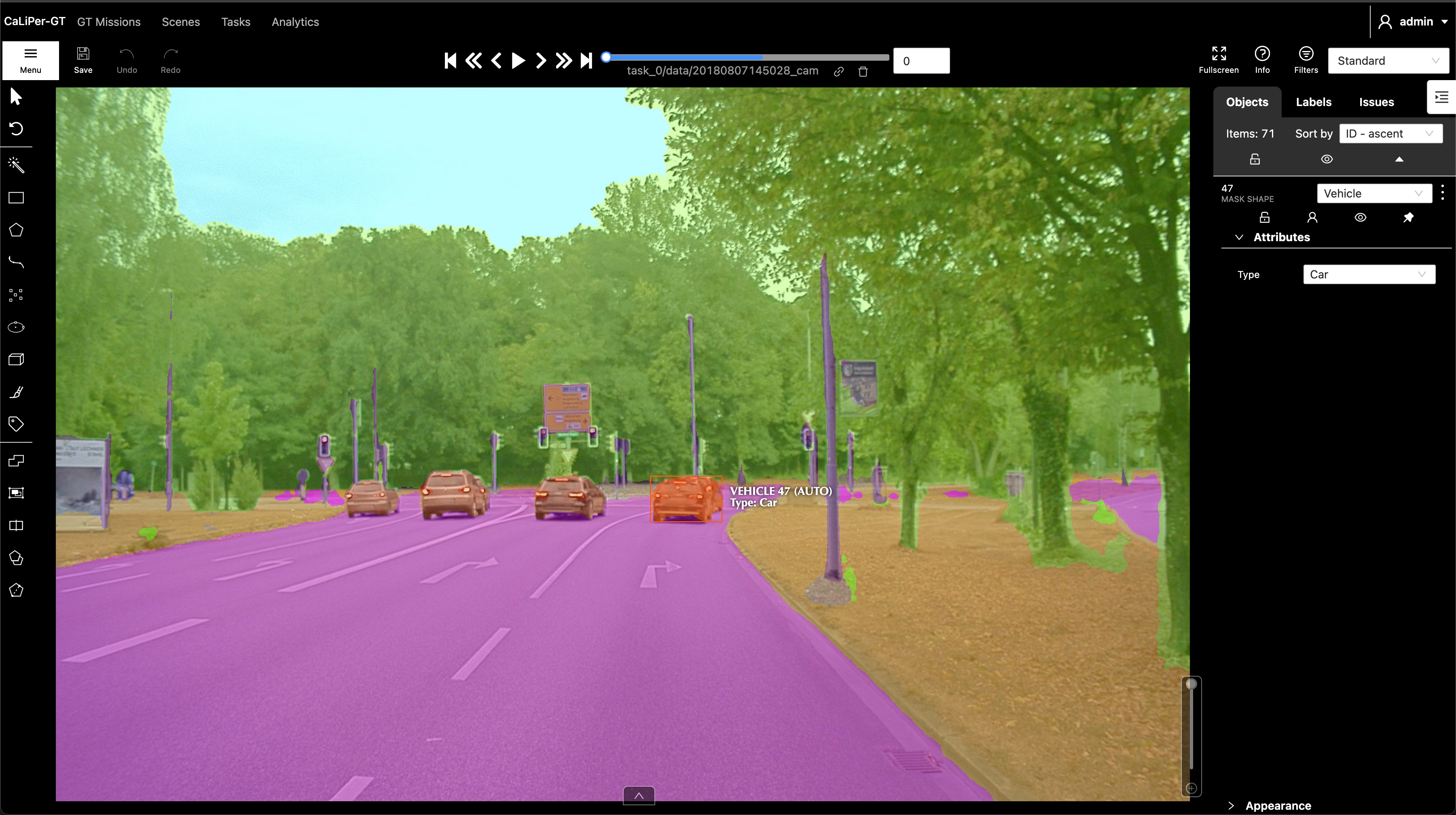Select the polyline drawing tool

point(16,262)
